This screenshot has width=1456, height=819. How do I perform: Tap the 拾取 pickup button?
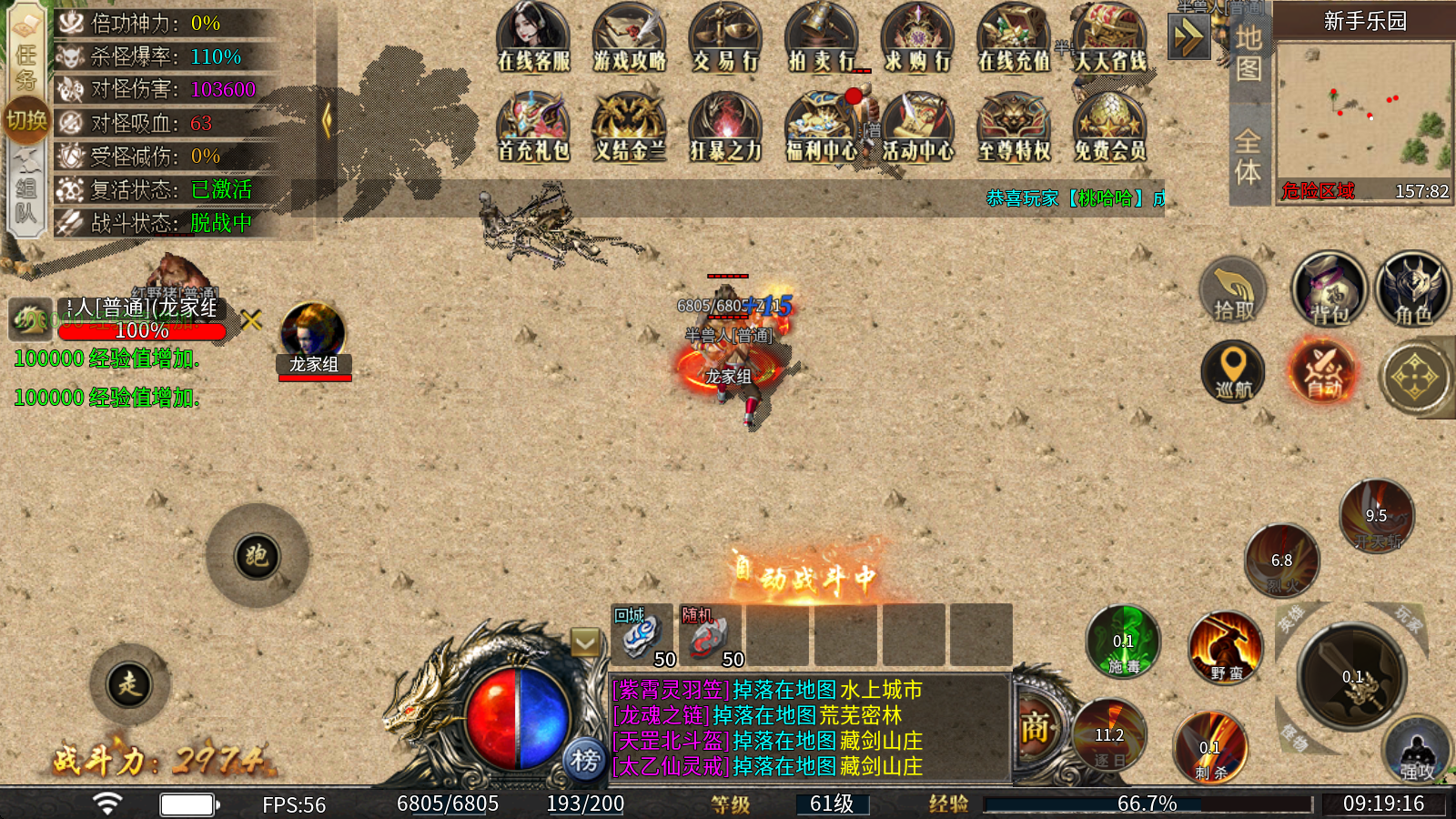tap(1233, 291)
